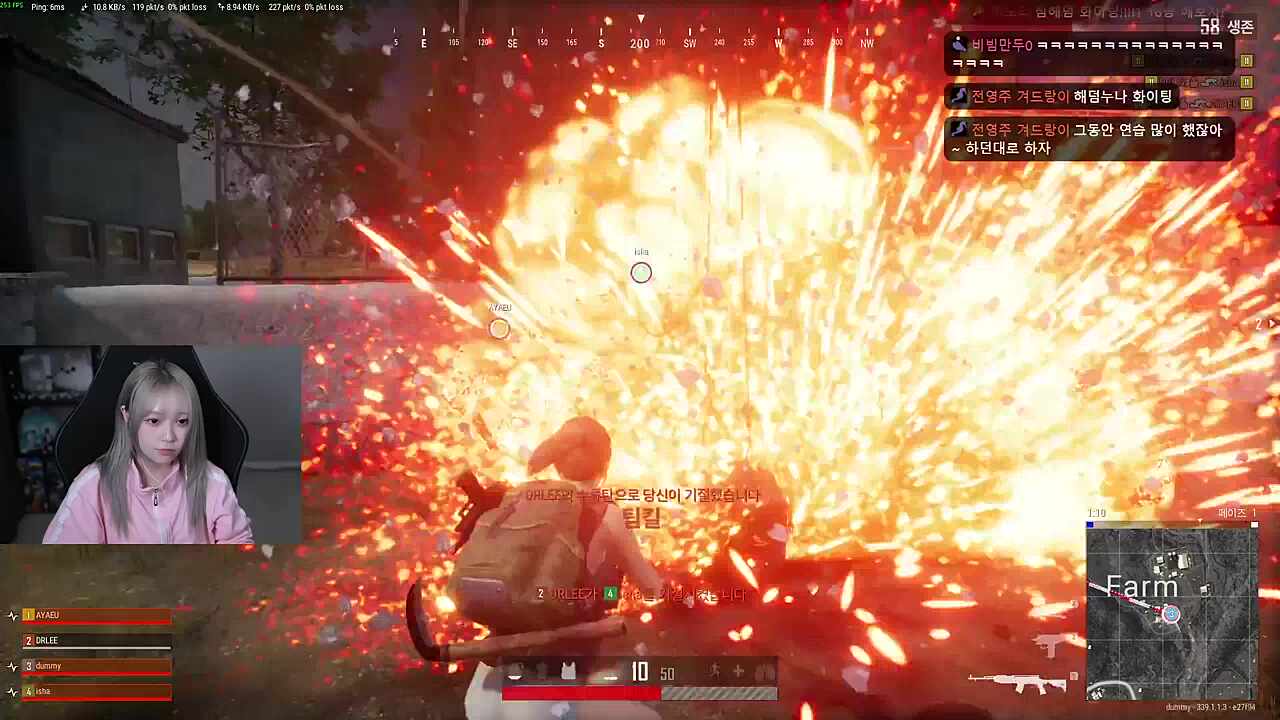Screen dimensions: 1280x720
Task: Choose the dummy row in the squad list
Action: tap(96, 666)
